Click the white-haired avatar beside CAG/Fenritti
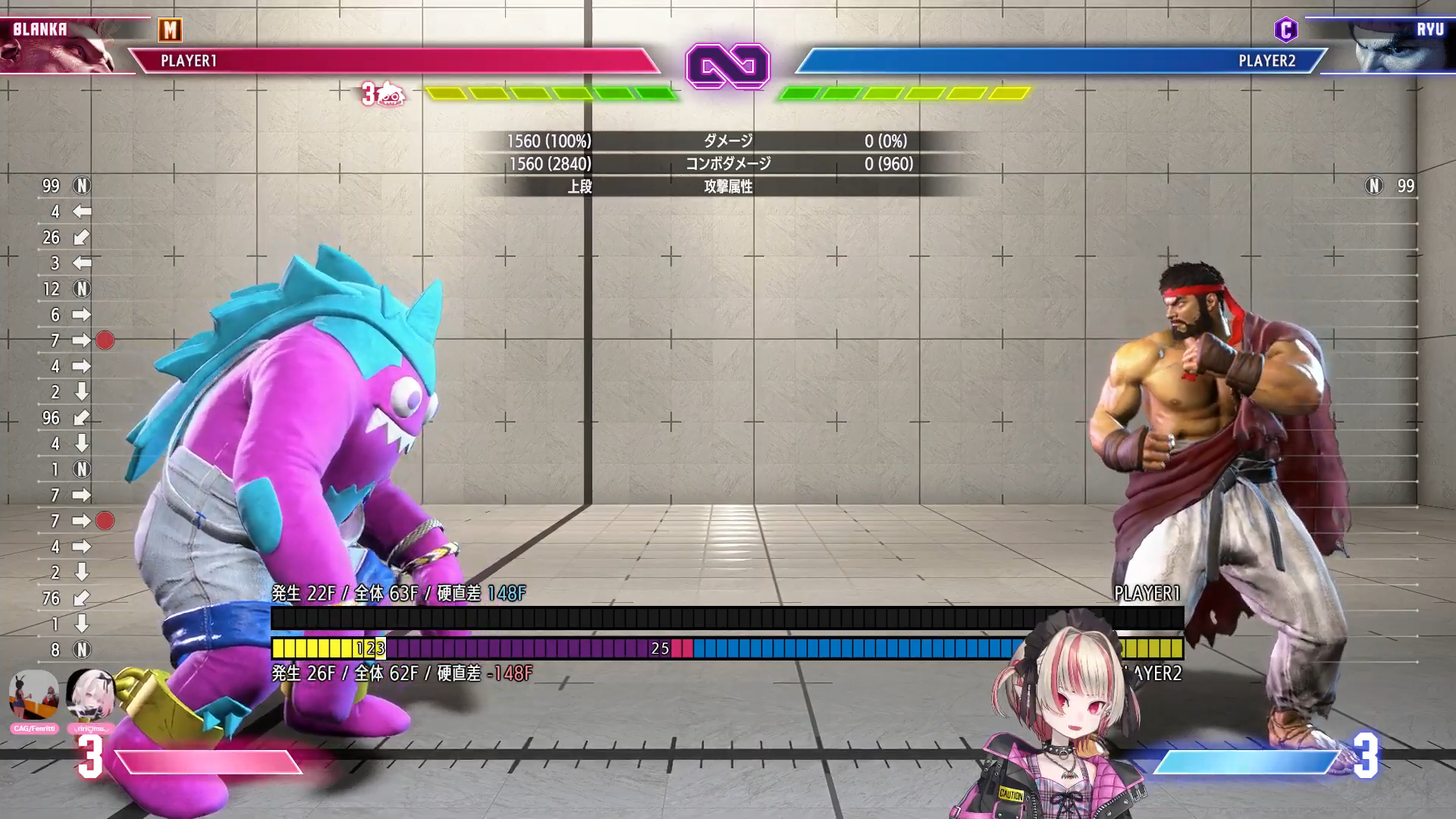 90,695
